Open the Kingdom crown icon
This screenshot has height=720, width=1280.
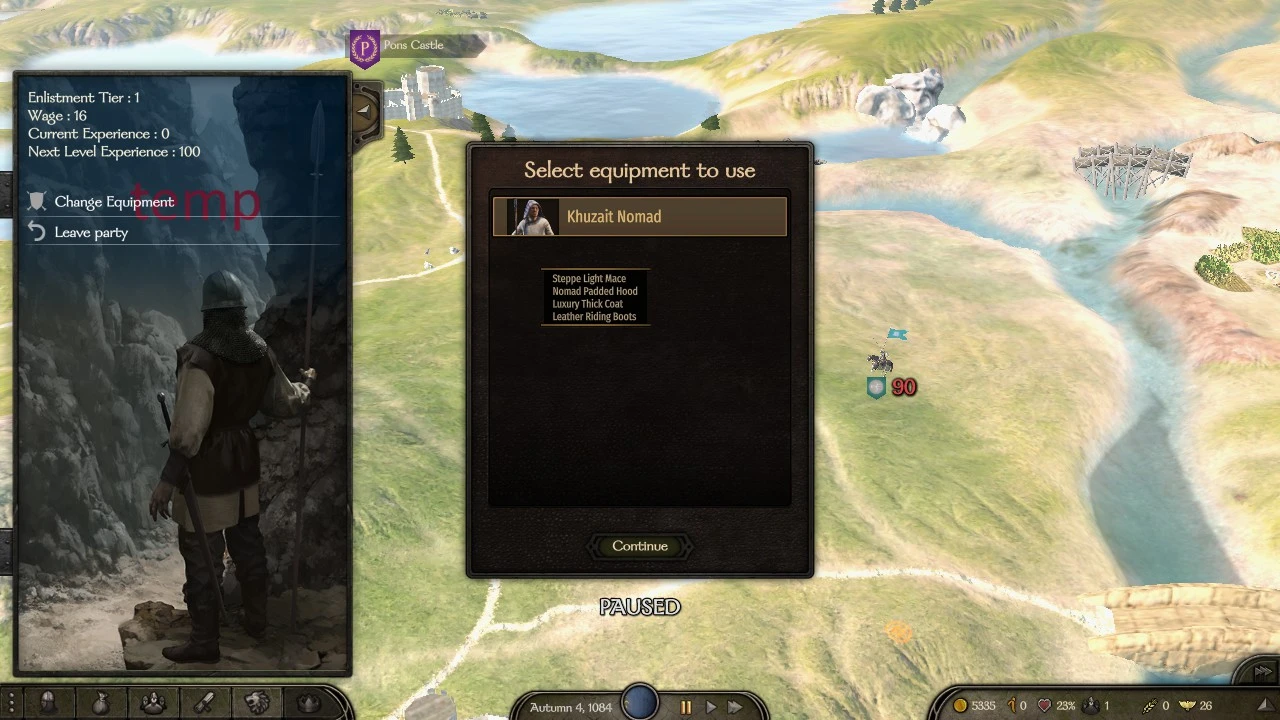(x=309, y=703)
